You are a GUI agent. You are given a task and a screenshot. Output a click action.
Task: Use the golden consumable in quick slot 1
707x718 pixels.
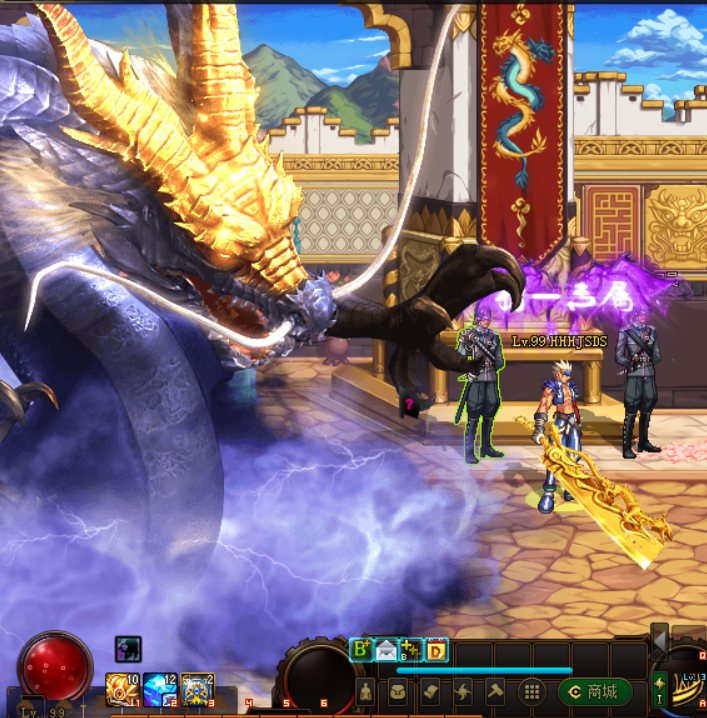(122, 689)
